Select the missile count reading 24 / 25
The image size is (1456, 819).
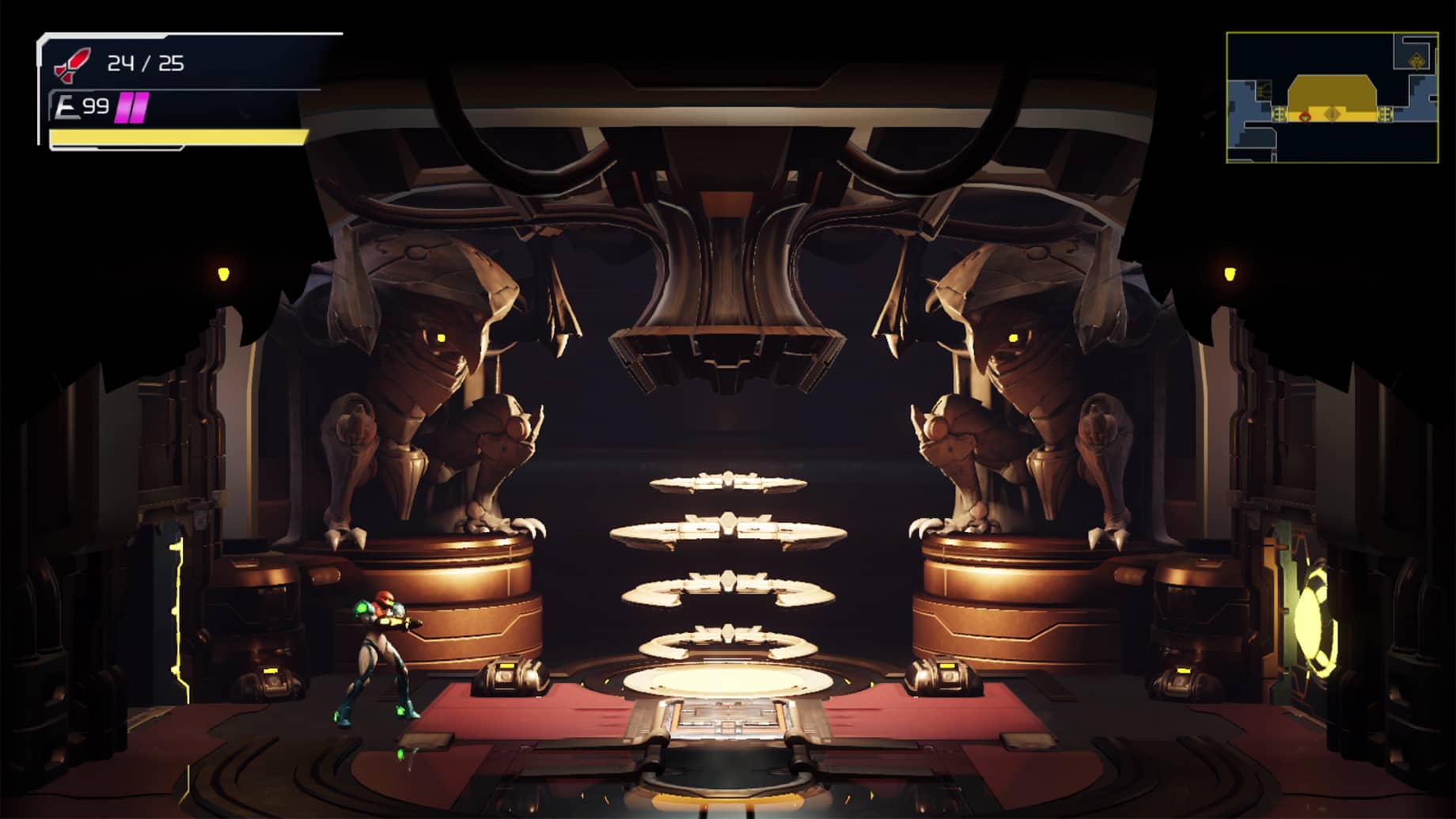144,63
